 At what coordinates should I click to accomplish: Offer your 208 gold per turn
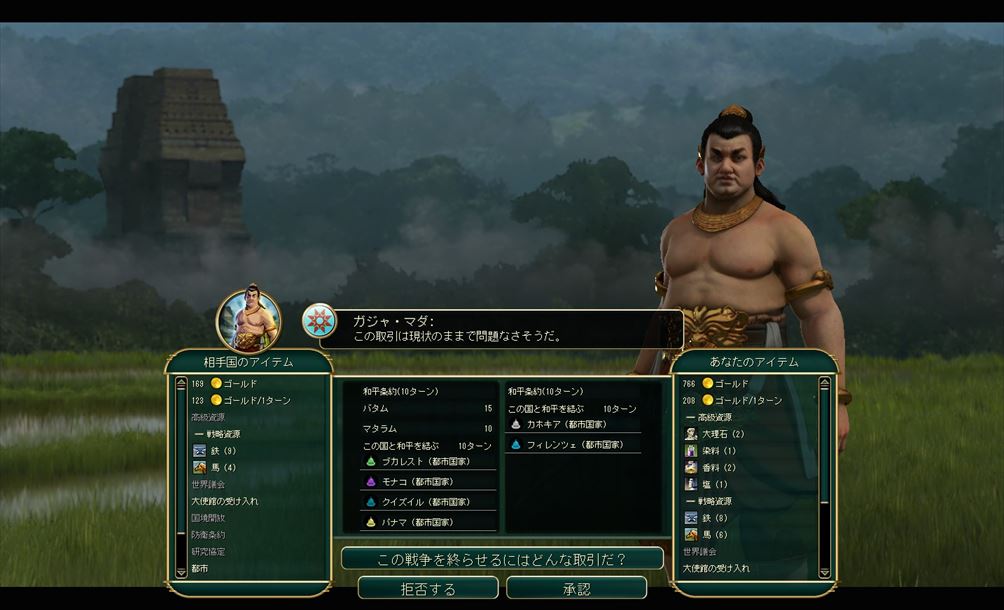coord(738,400)
